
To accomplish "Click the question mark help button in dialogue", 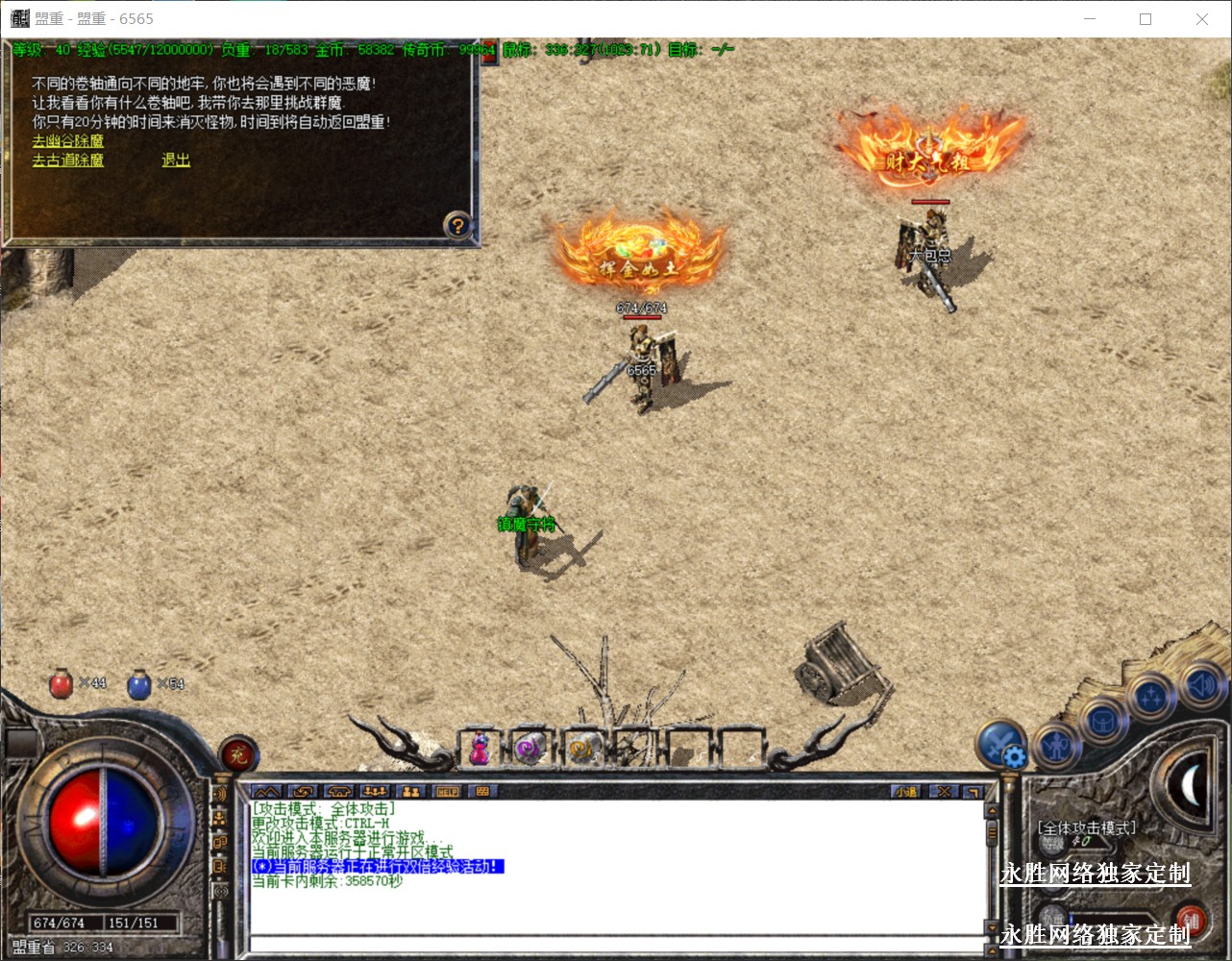I will pos(458,225).
